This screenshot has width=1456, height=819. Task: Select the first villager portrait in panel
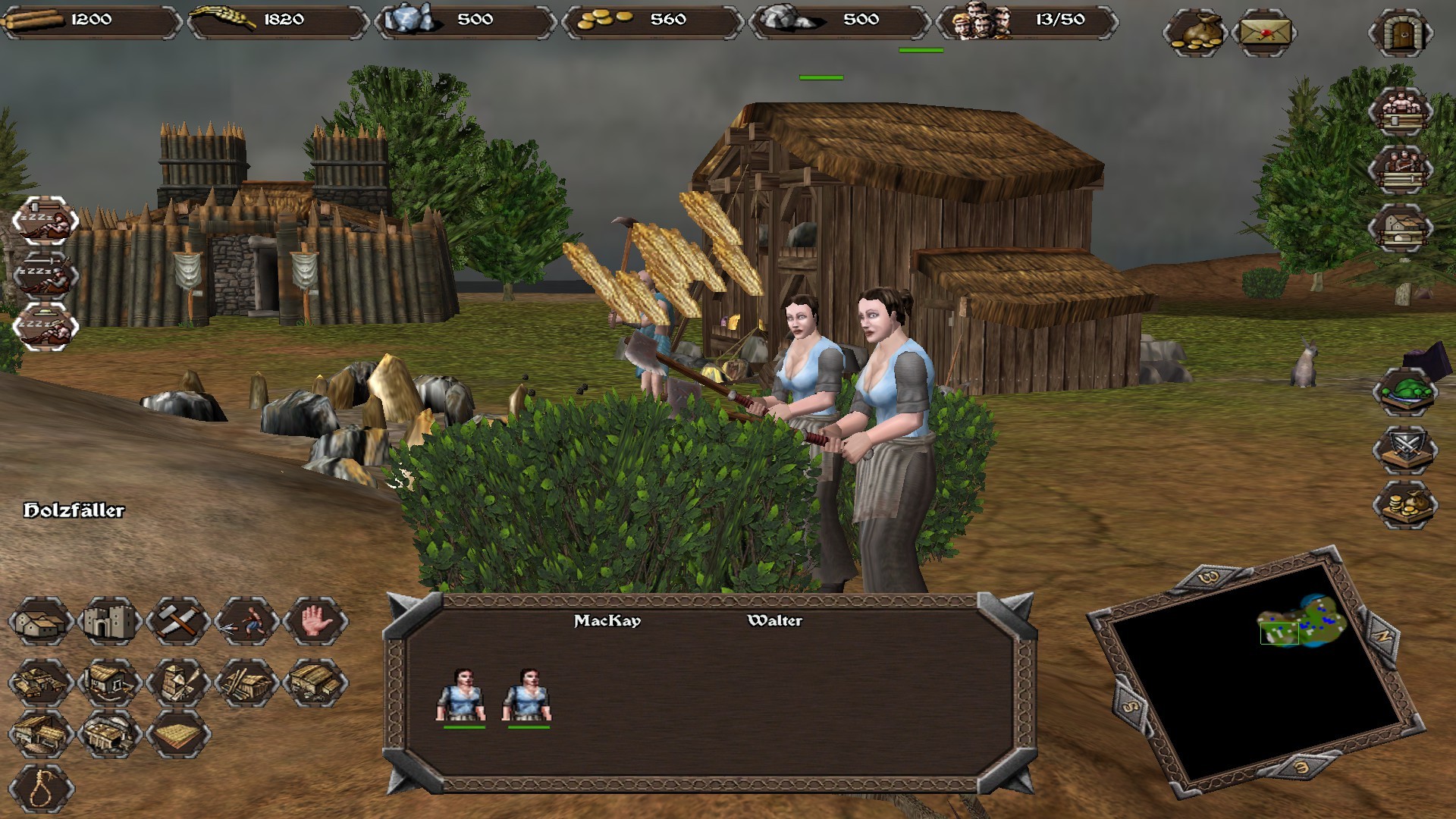(463, 695)
